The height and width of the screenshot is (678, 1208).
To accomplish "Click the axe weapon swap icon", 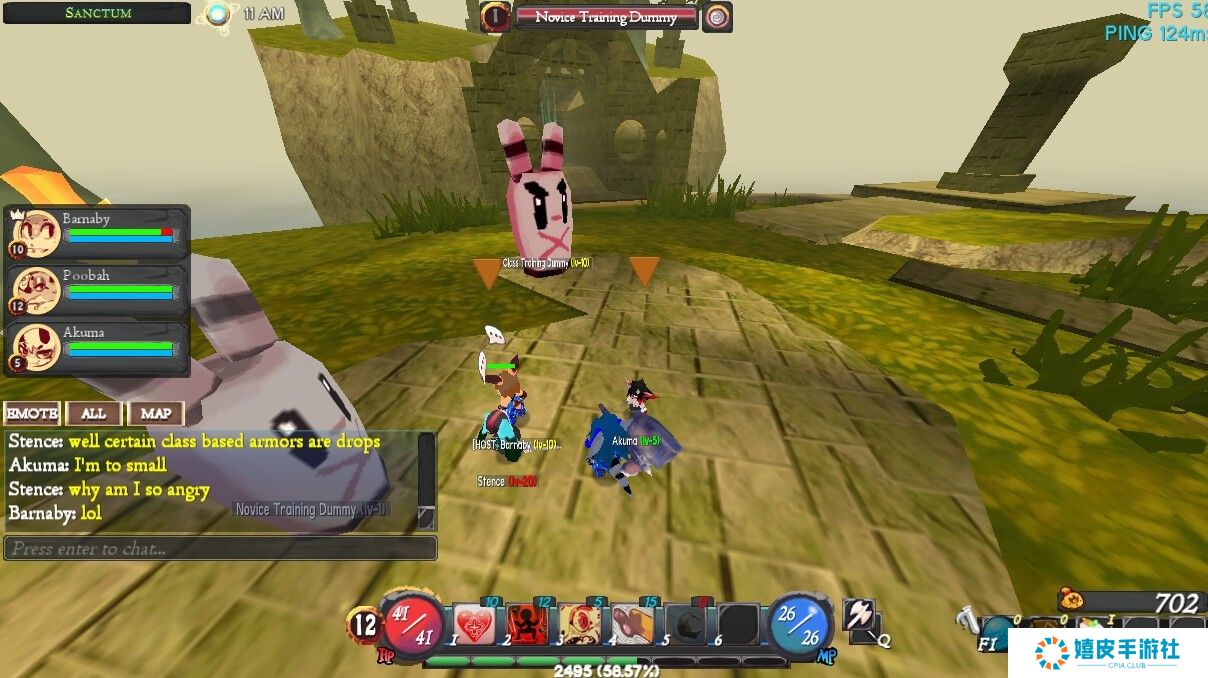I will pos(860,616).
